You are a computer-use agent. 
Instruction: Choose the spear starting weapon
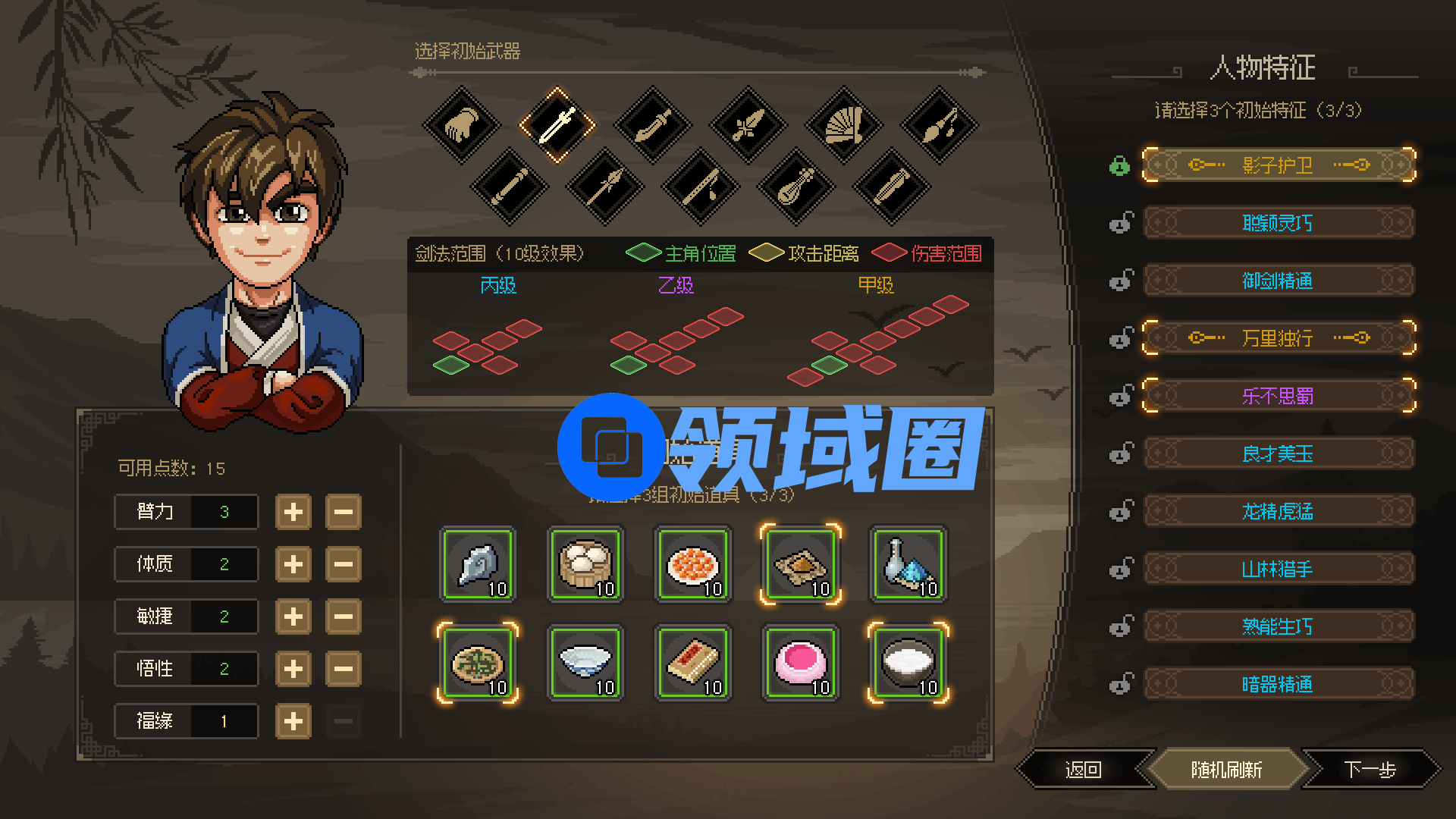(604, 186)
